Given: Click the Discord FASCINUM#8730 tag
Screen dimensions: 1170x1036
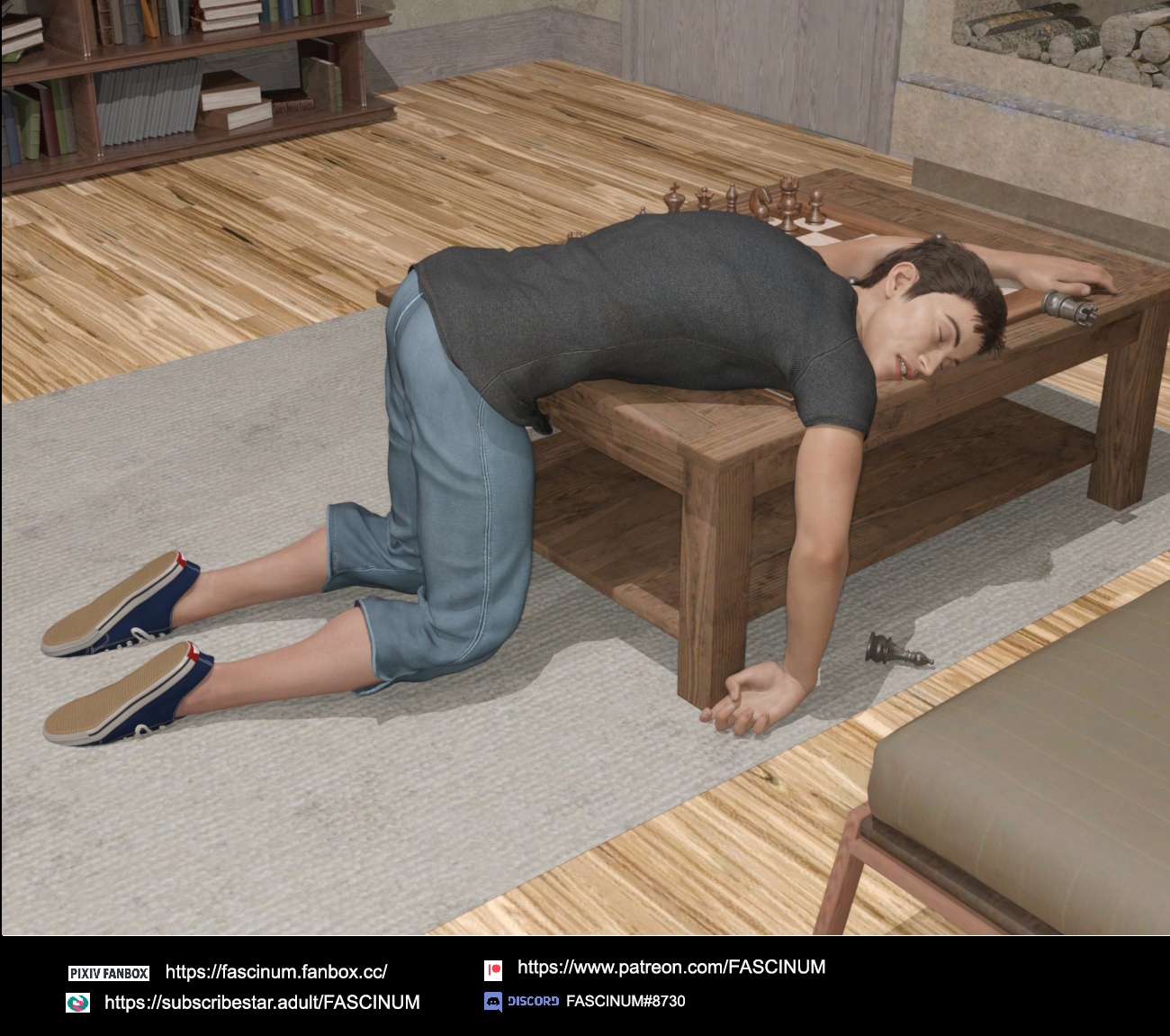Looking at the screenshot, I should coord(625,1001).
